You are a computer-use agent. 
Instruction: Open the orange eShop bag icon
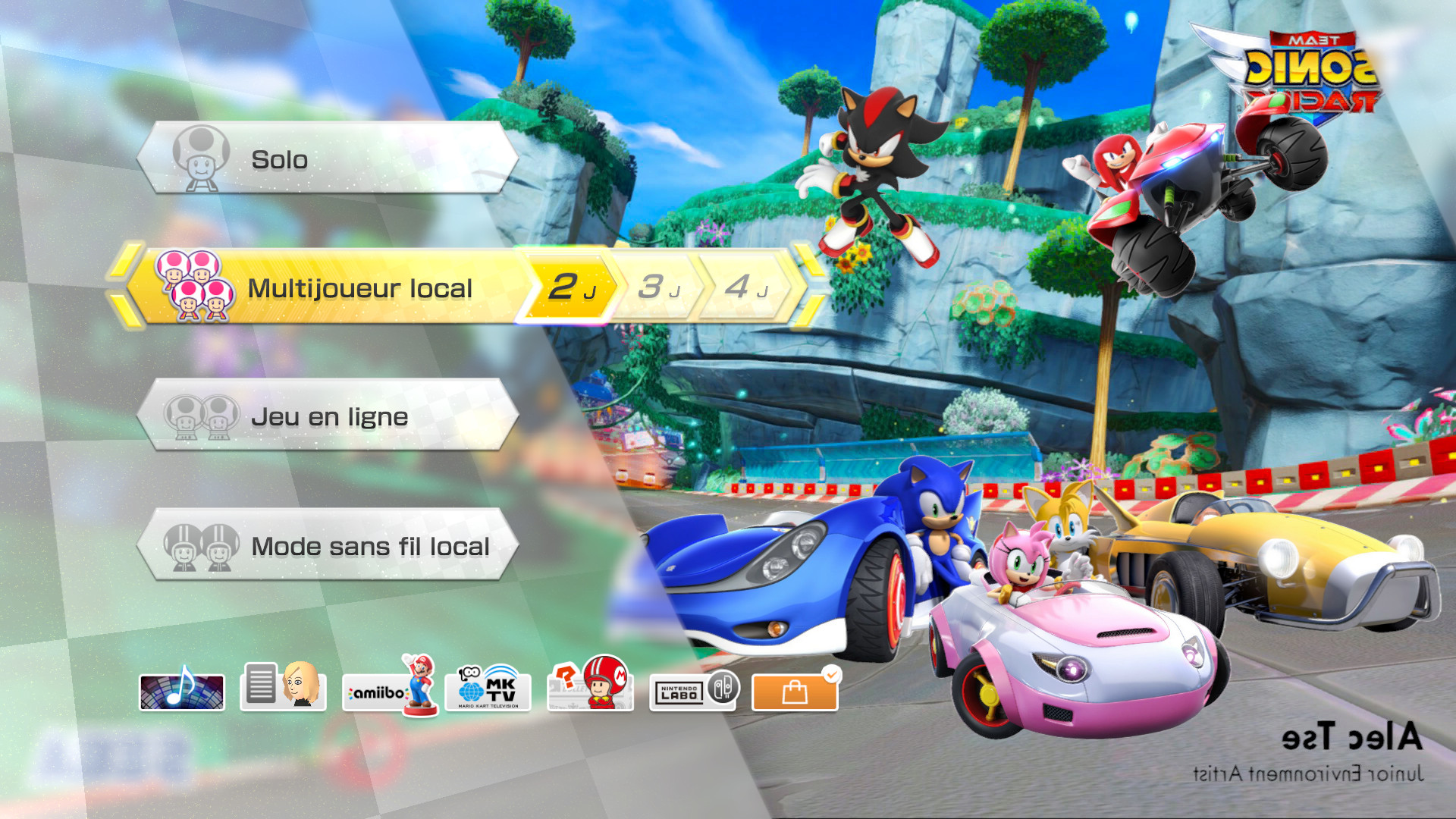click(x=793, y=692)
